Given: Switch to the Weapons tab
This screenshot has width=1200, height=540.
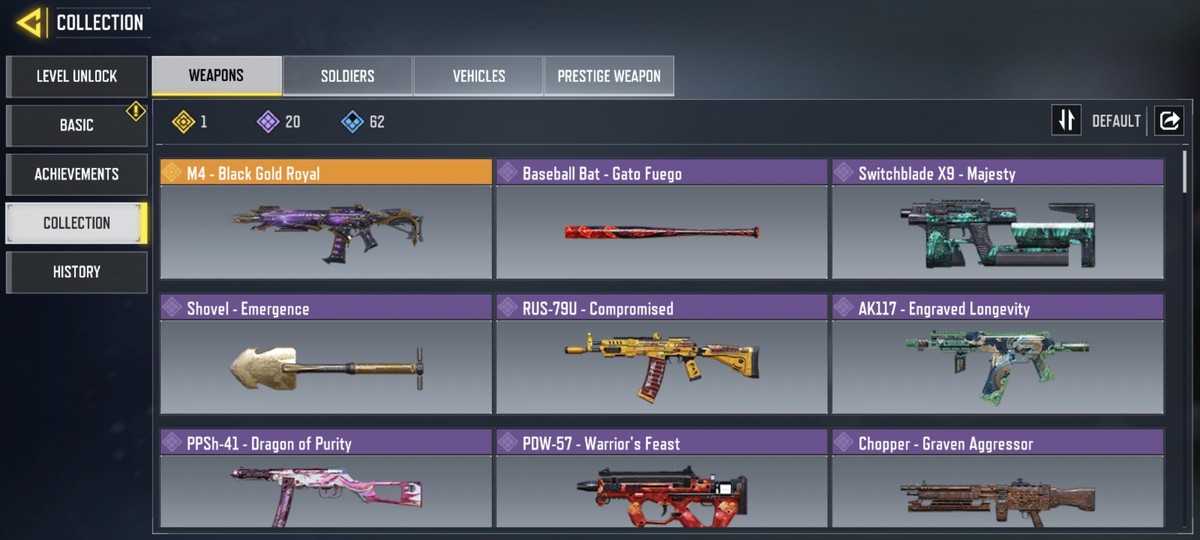Looking at the screenshot, I should click(216, 76).
